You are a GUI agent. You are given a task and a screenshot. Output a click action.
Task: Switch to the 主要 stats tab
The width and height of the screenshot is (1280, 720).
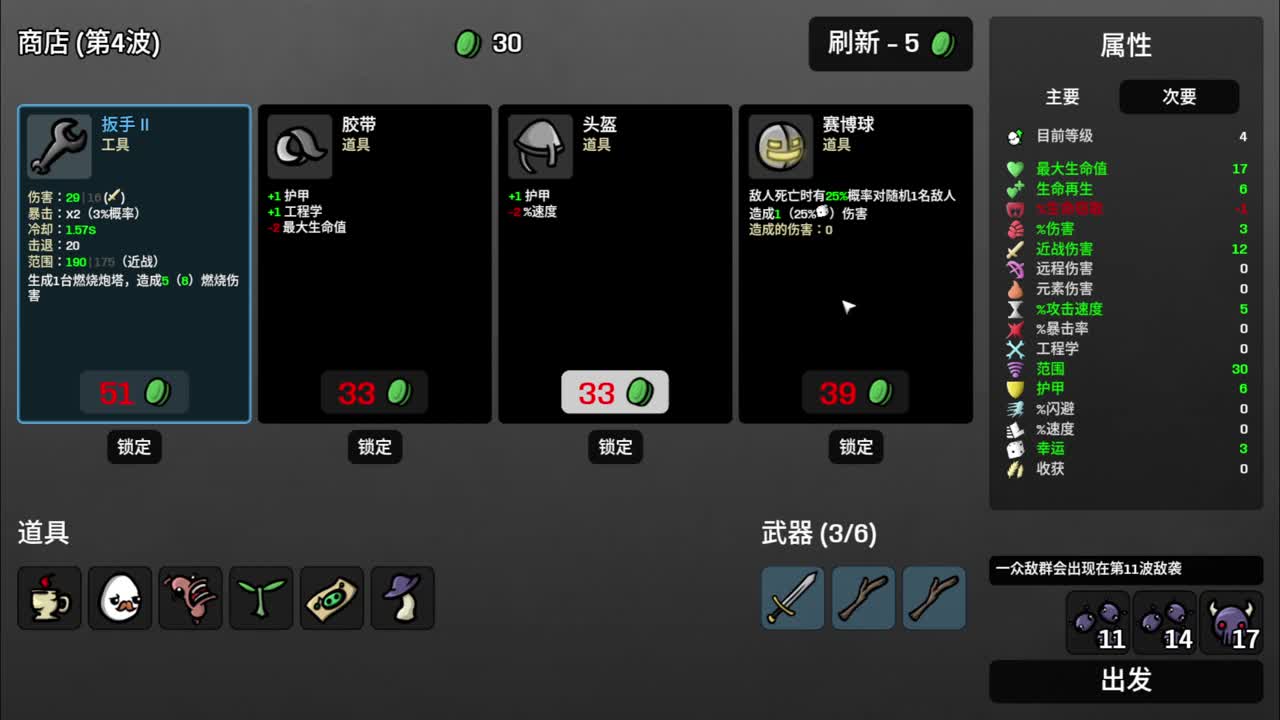click(x=1063, y=97)
